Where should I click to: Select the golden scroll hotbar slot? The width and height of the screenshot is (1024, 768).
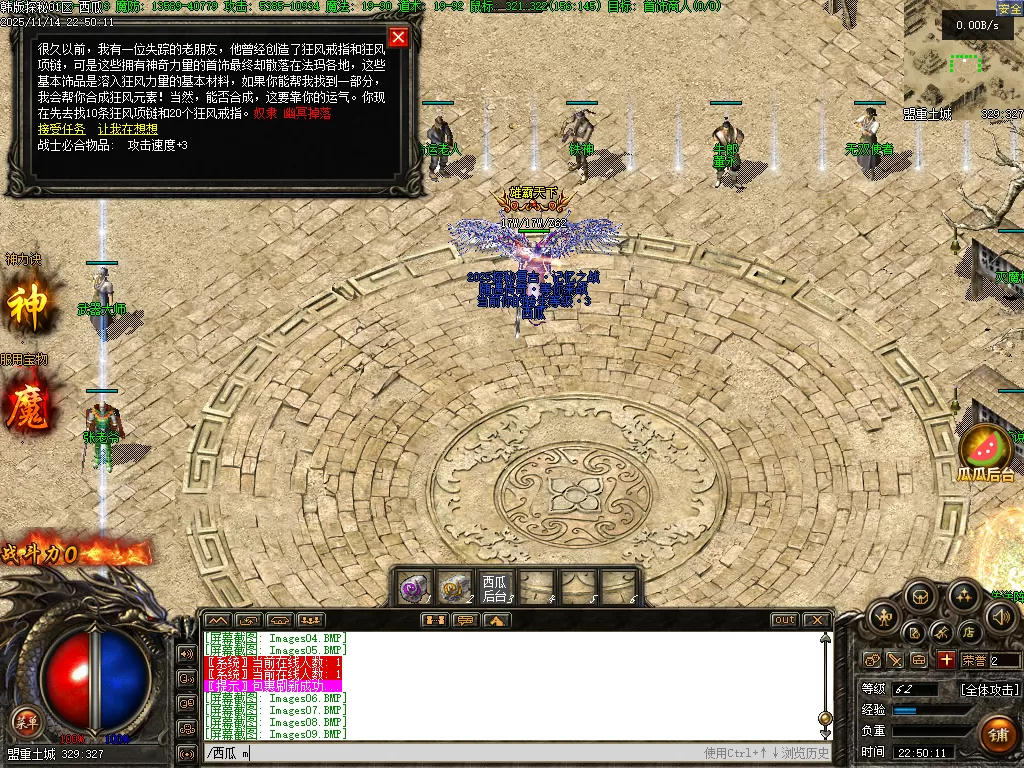click(455, 587)
